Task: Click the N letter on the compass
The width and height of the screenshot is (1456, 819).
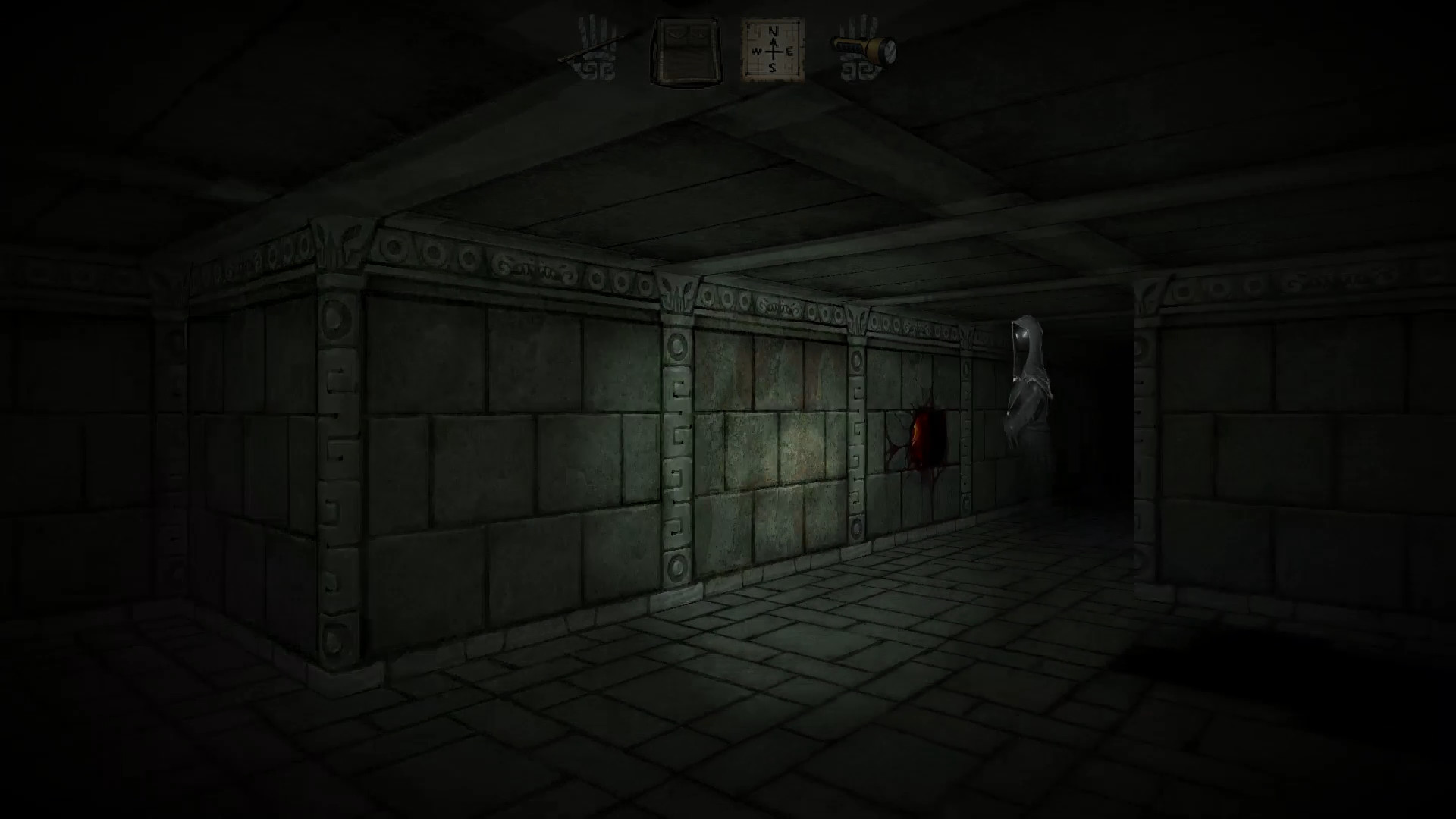Action: tap(771, 33)
